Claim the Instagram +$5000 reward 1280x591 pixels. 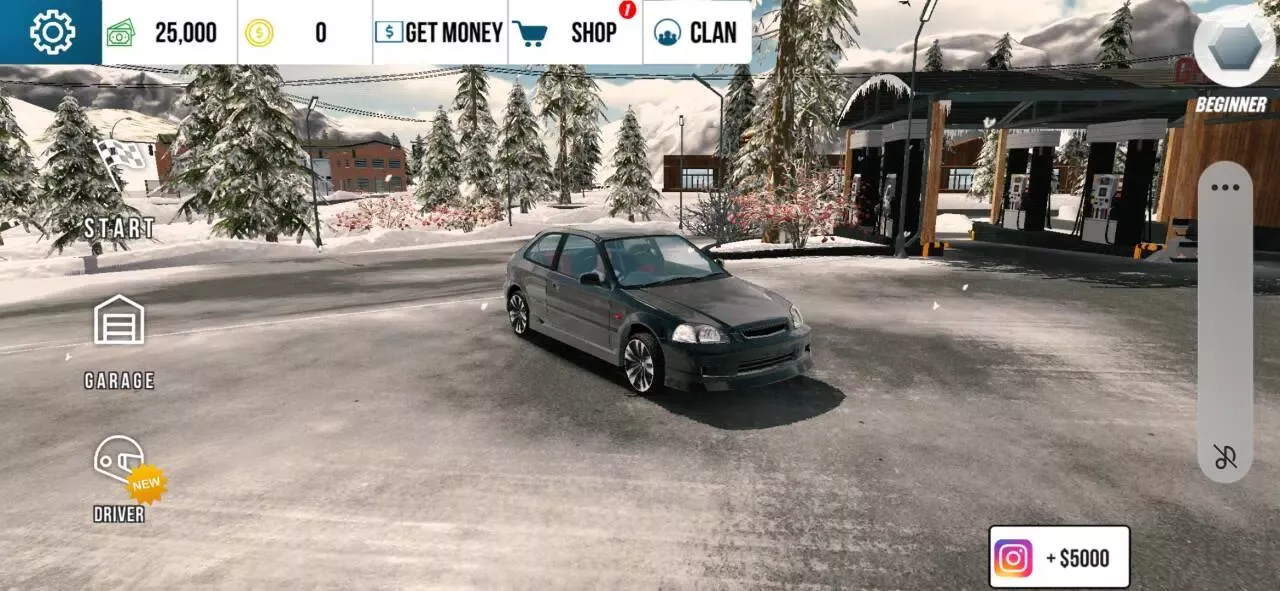1059,557
